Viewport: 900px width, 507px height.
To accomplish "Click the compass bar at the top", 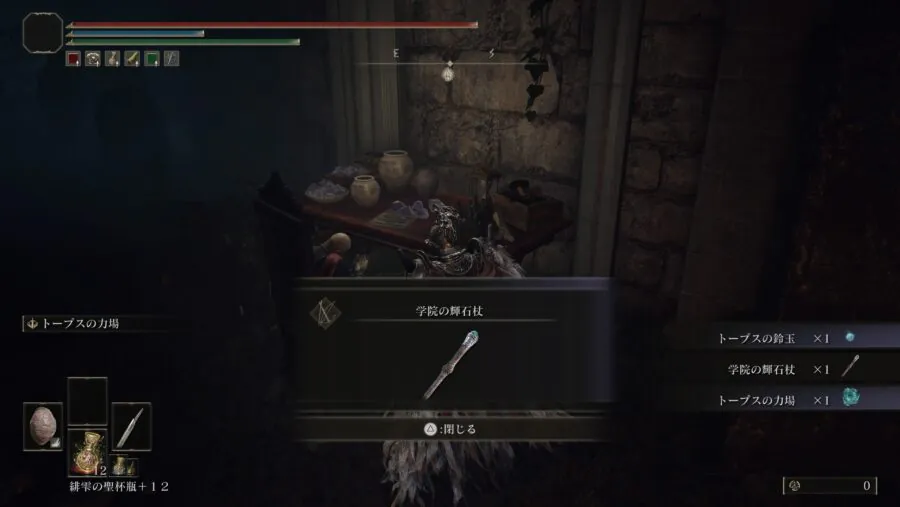I will pos(448,63).
